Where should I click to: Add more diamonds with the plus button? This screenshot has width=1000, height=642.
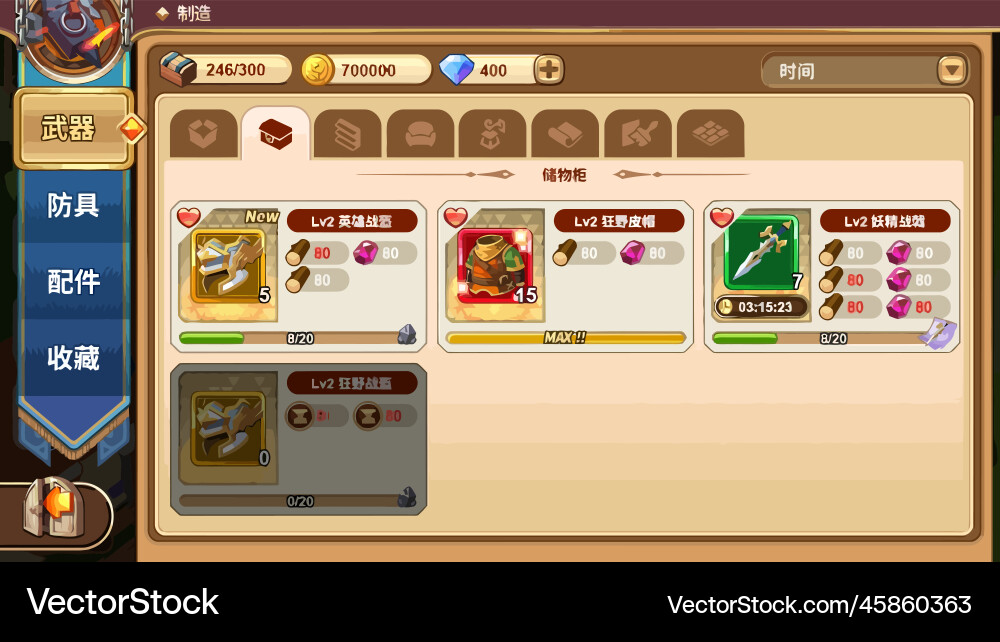click(549, 70)
